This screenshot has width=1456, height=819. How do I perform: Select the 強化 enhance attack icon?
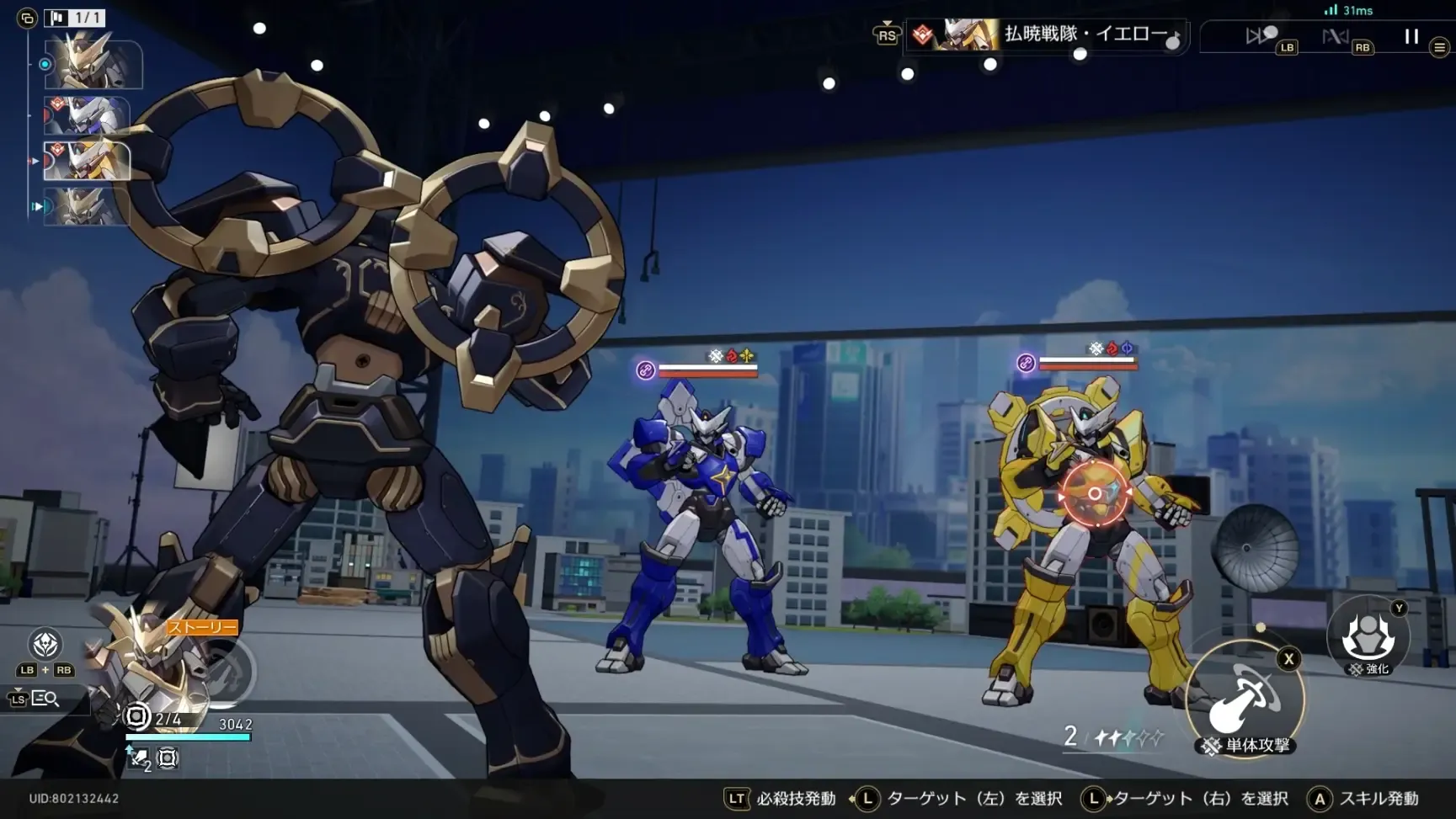pos(1369,638)
